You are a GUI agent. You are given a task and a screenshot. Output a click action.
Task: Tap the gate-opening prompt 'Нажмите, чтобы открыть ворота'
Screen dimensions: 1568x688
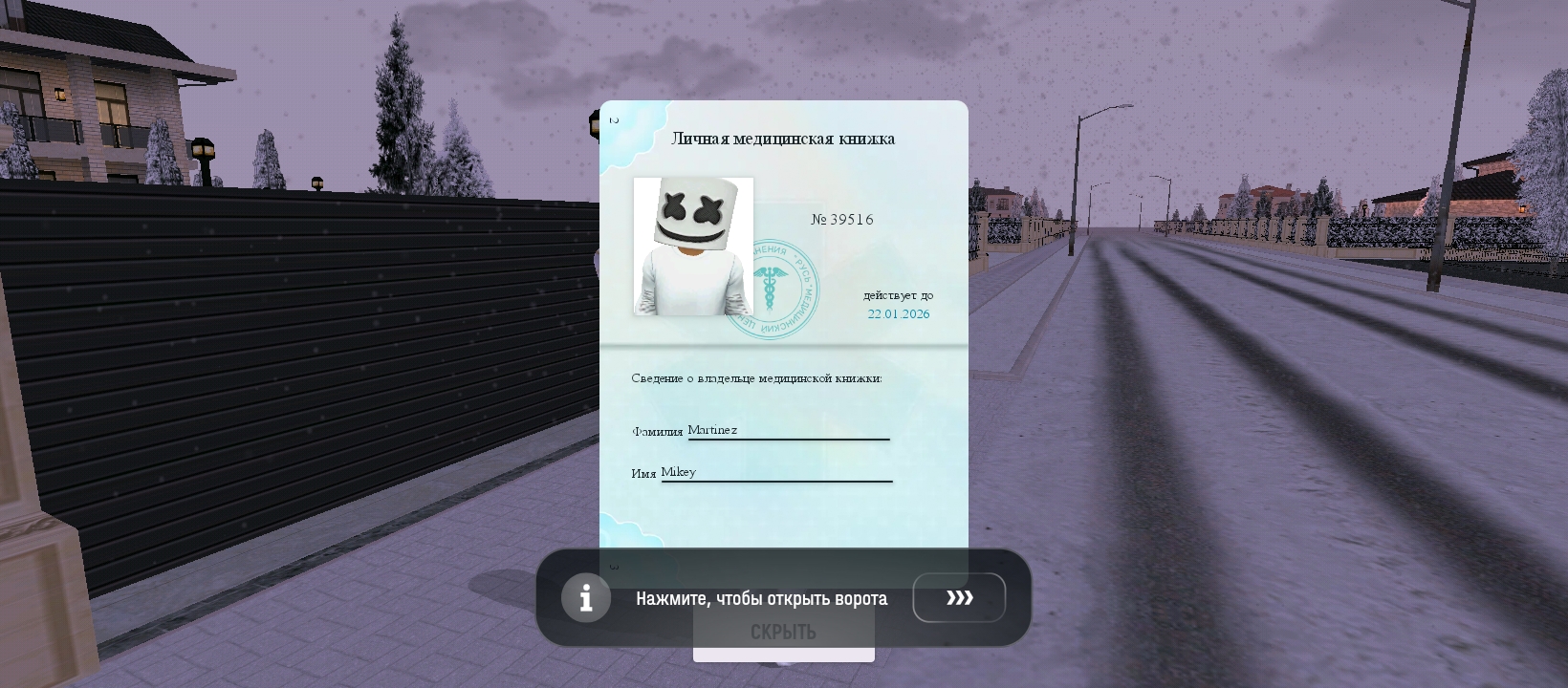(761, 598)
